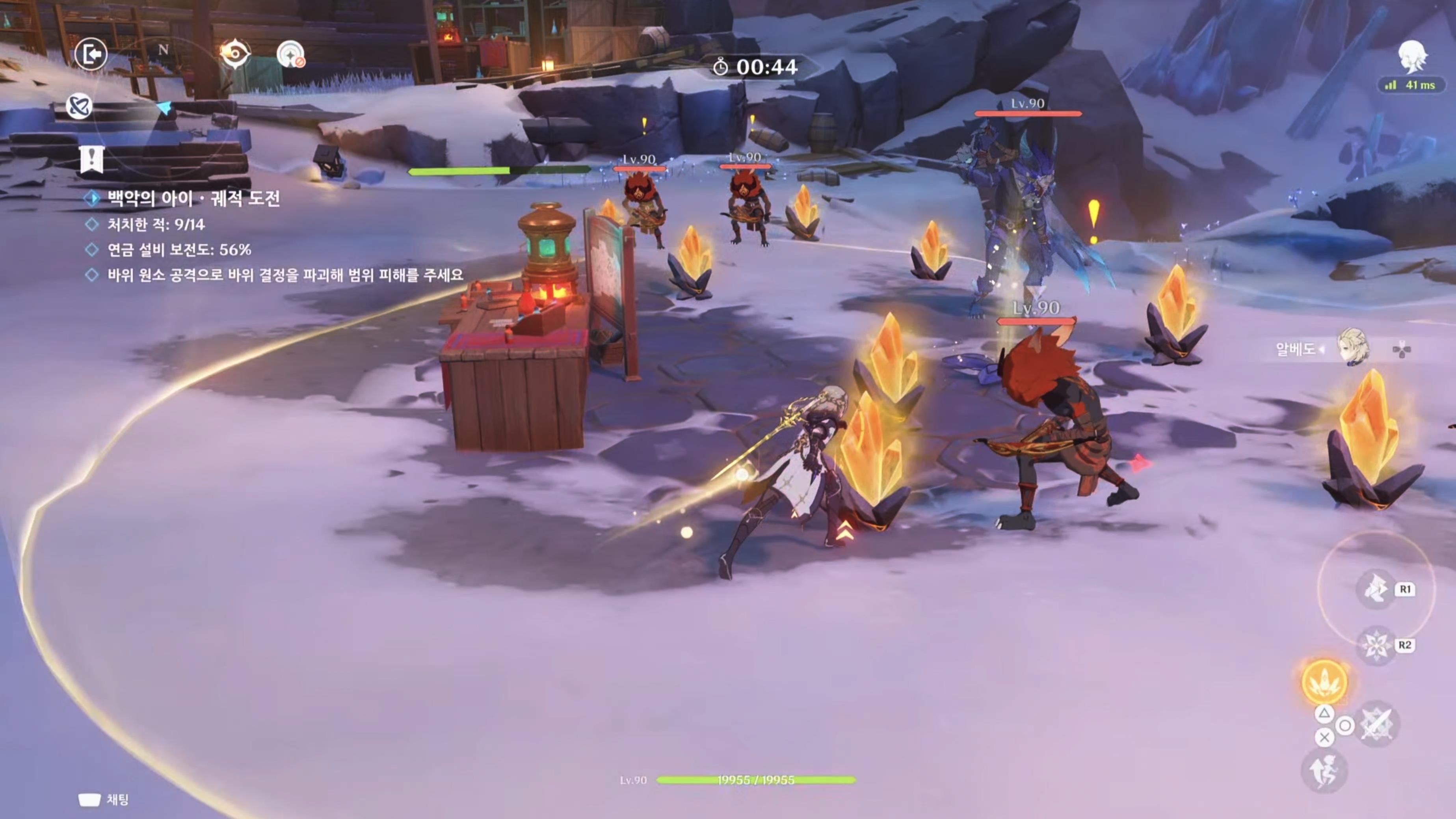Viewport: 1456px width, 819px height.
Task: Click the star target icon with red badge
Action: coord(290,55)
